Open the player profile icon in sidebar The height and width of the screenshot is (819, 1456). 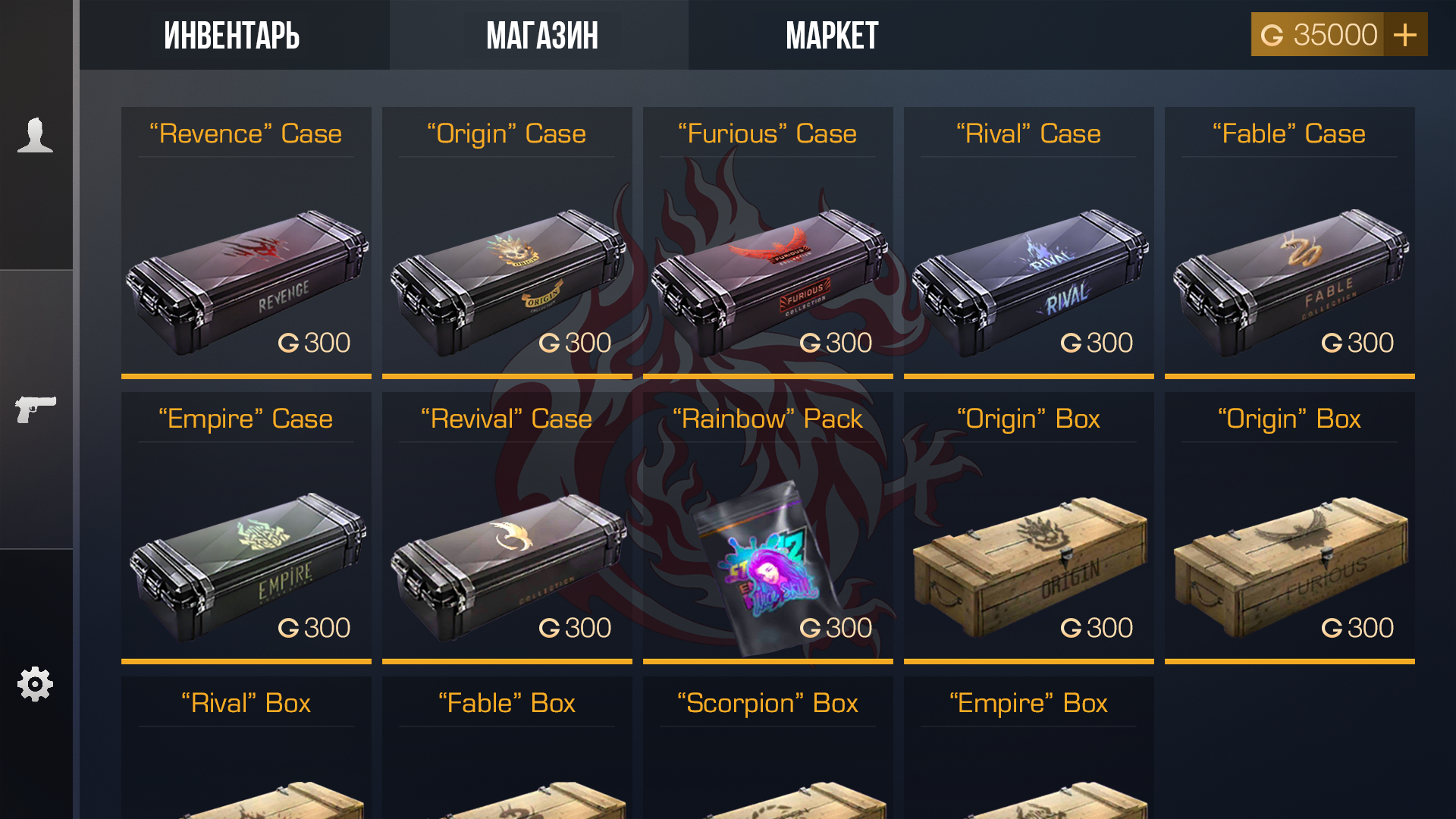click(33, 136)
